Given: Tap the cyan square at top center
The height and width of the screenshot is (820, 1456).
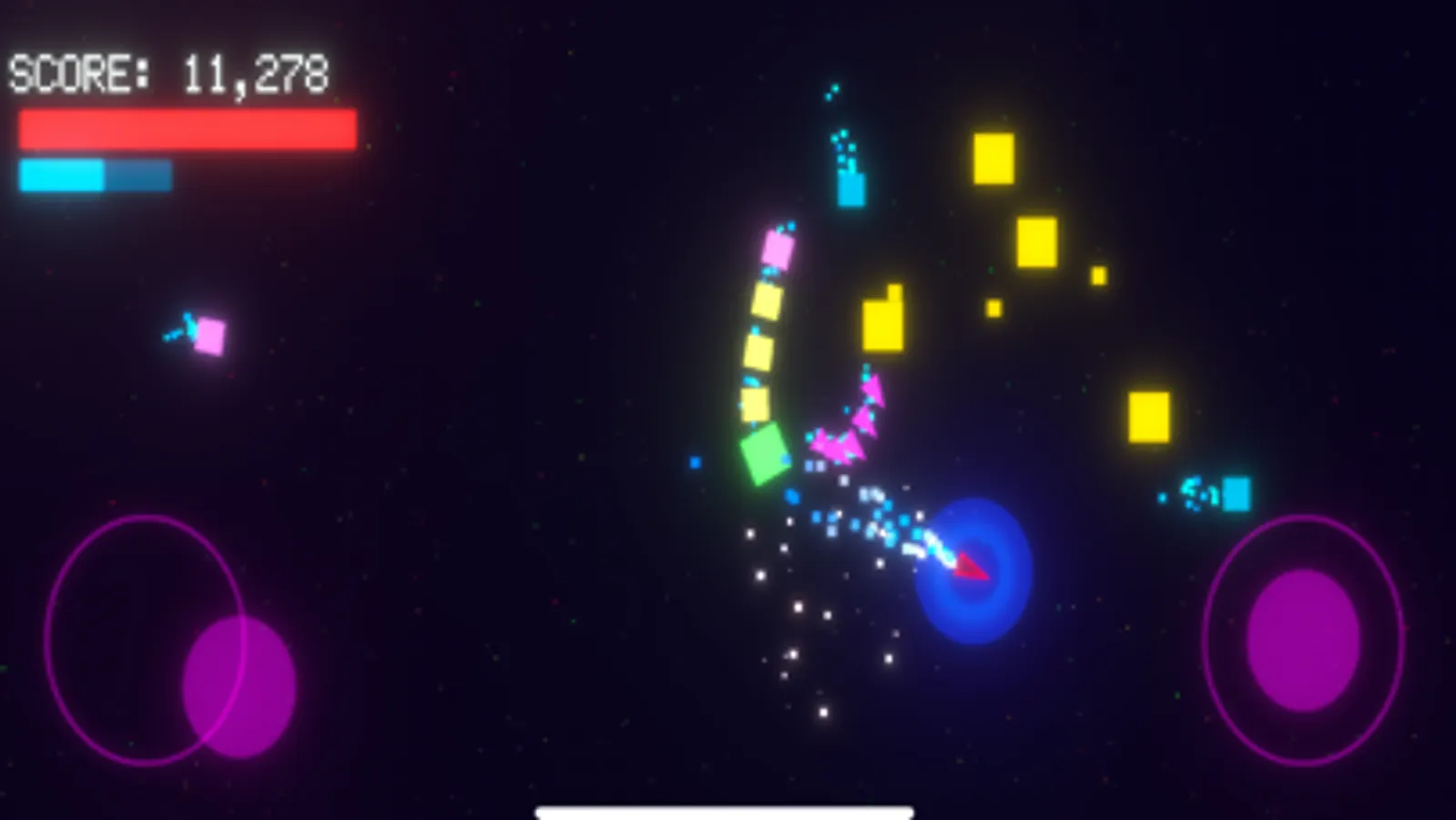Looking at the screenshot, I should click(x=850, y=189).
